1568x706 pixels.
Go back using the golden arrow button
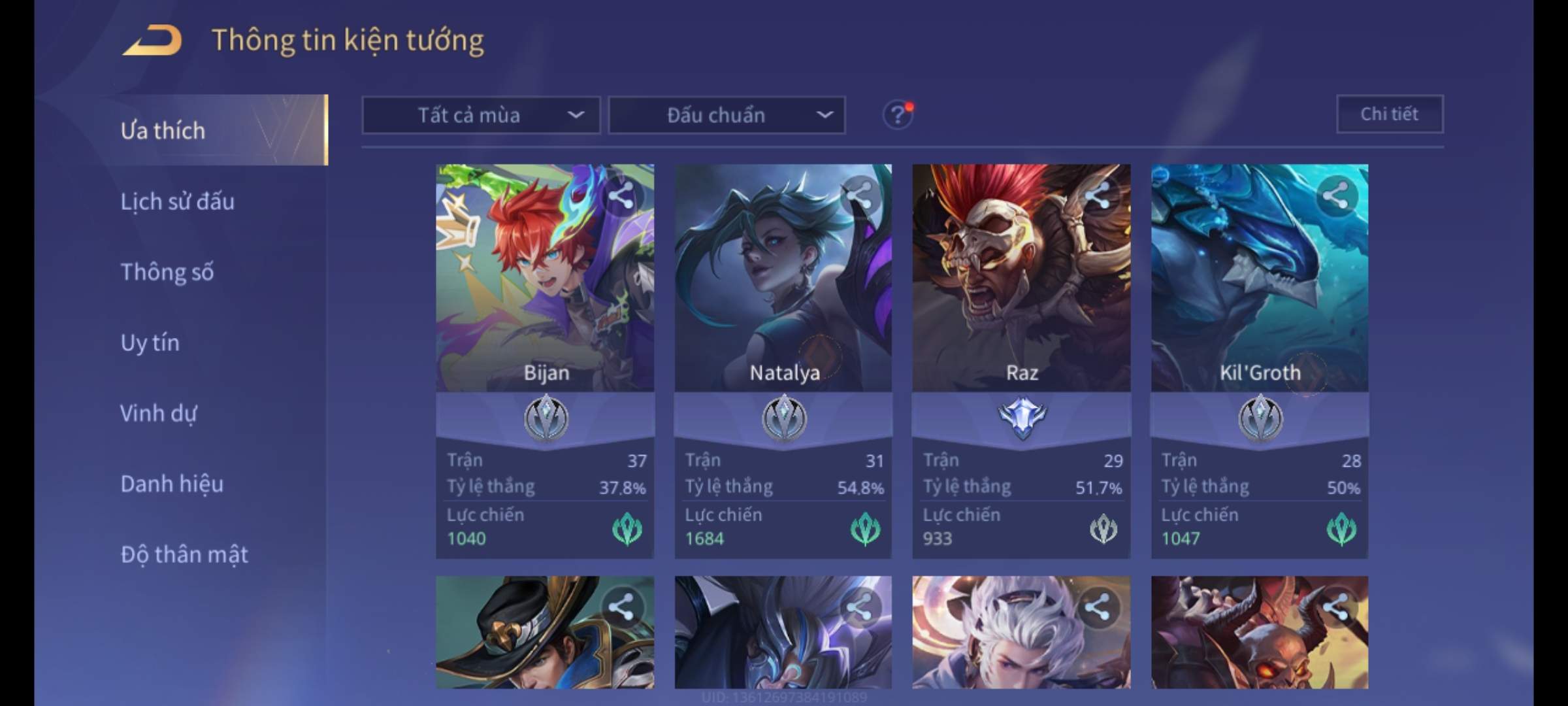click(152, 41)
